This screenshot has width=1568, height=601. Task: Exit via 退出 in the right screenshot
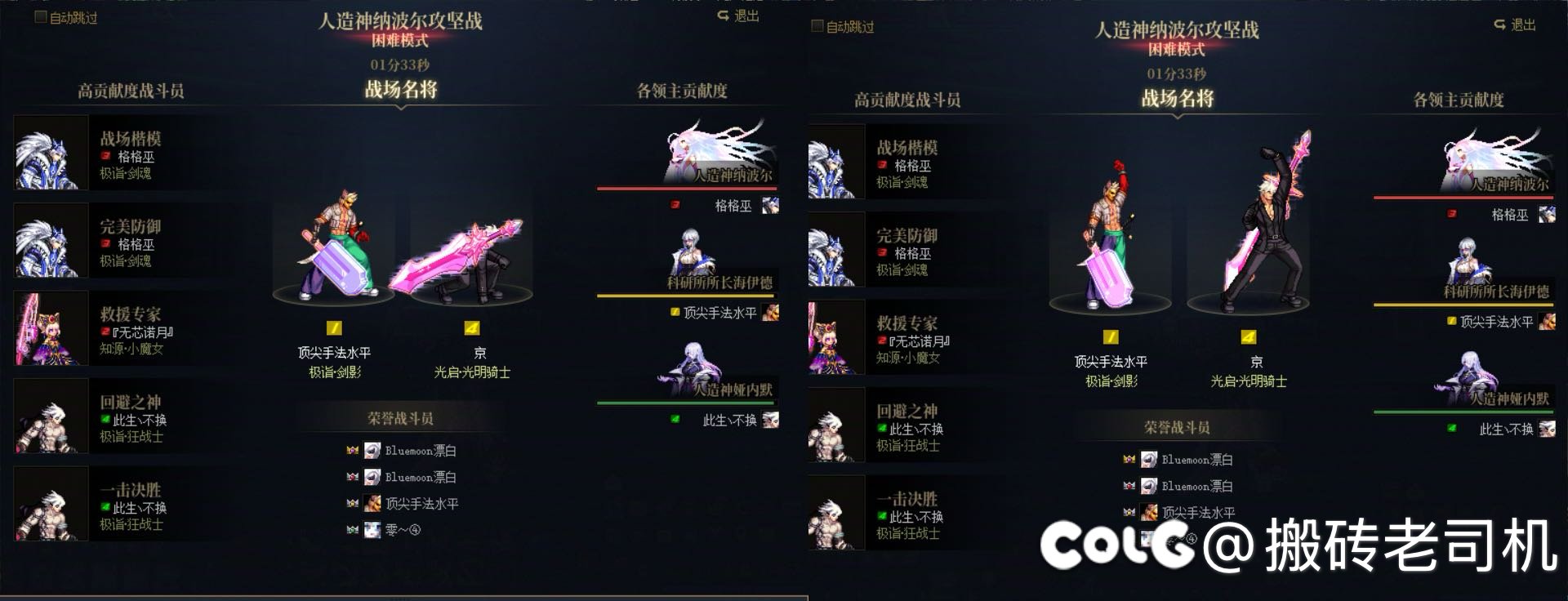tap(1516, 25)
